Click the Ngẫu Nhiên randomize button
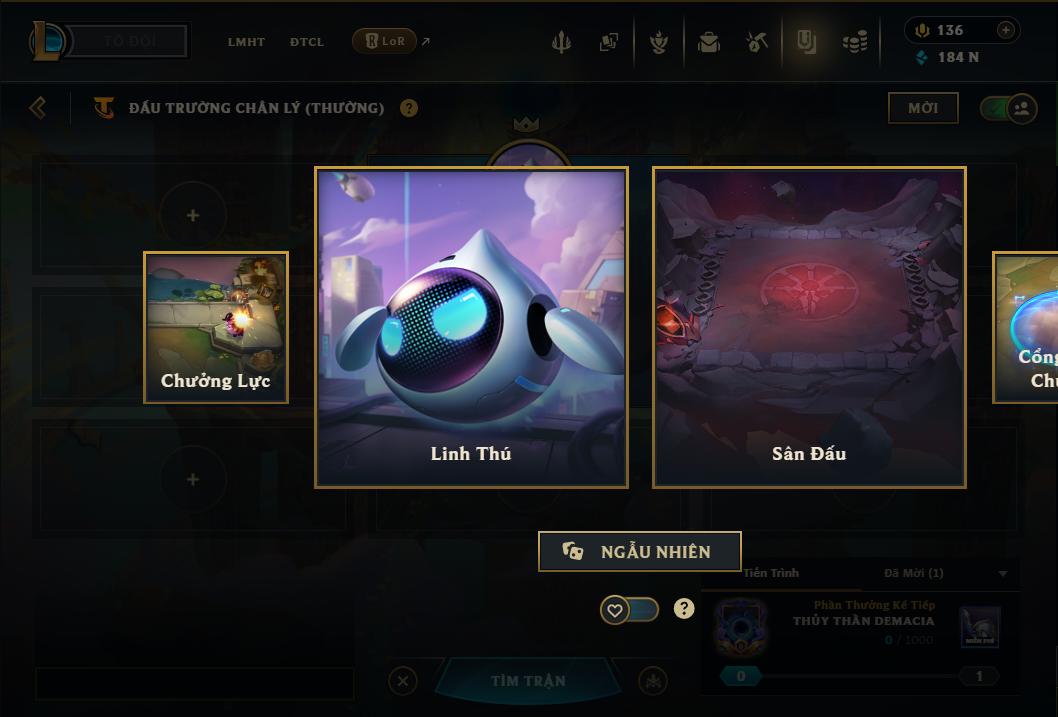 pyautogui.click(x=640, y=551)
